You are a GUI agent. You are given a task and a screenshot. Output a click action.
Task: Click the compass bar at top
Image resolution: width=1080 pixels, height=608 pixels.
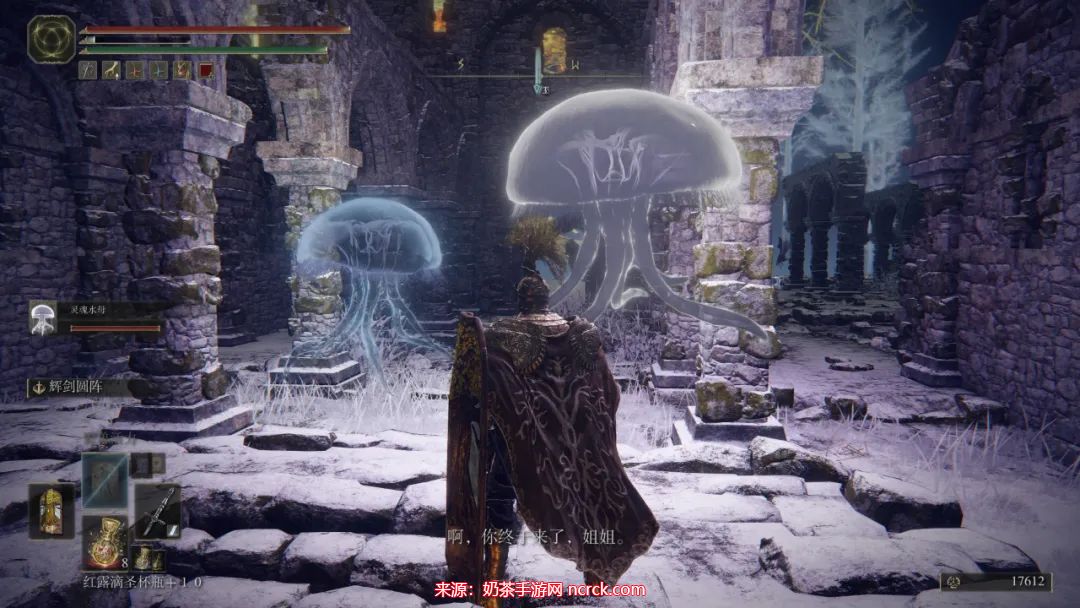(x=540, y=74)
